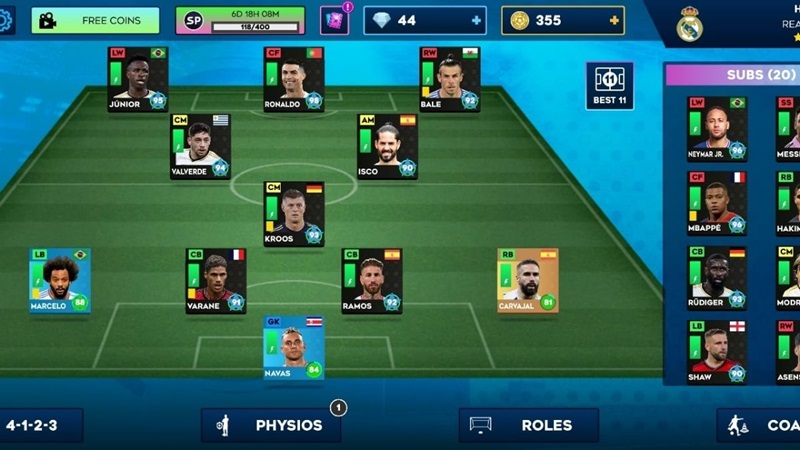Select Ronaldo's player card
The image size is (800, 450).
point(293,78)
